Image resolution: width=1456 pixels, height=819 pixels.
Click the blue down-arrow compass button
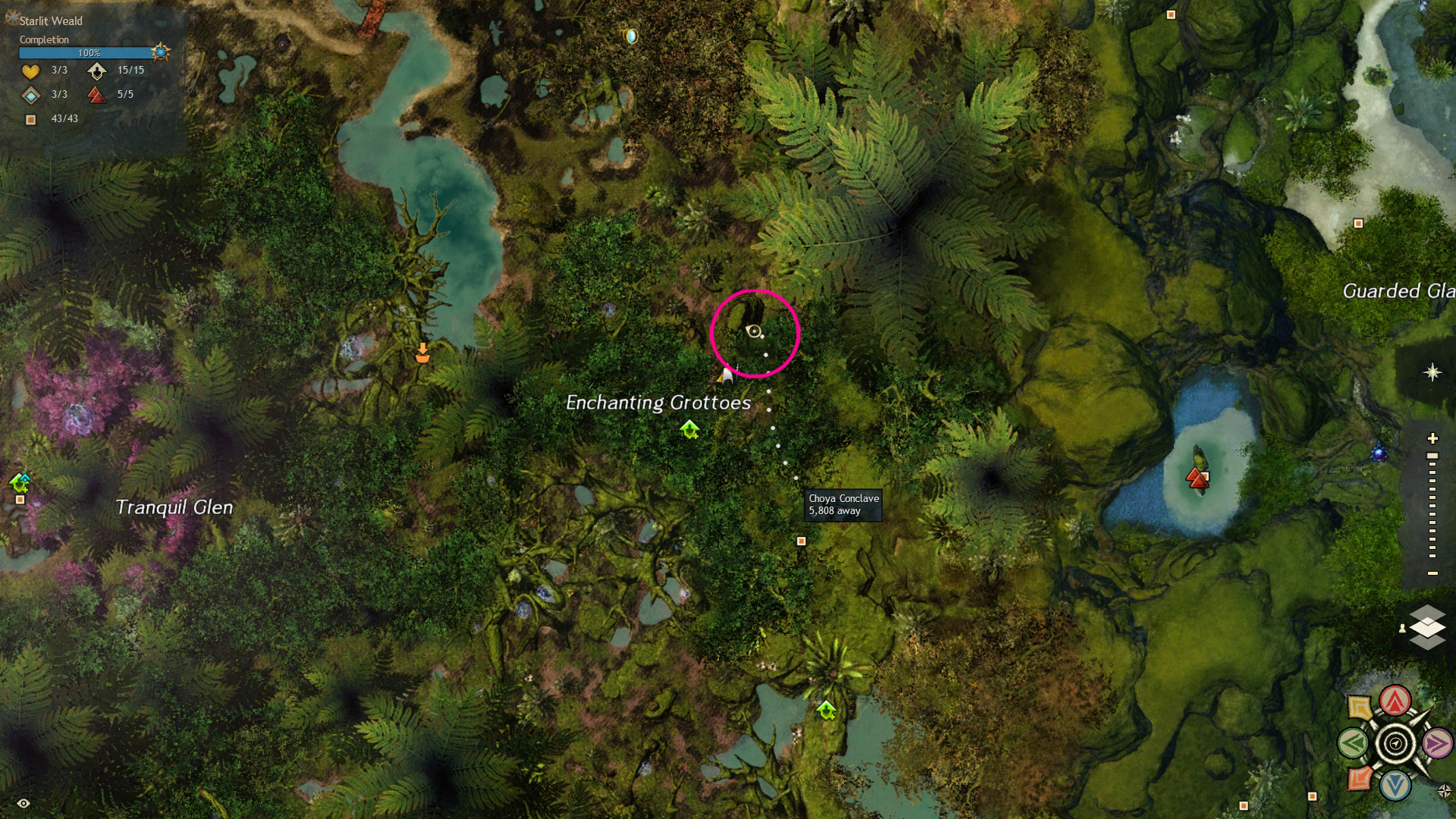1395,786
